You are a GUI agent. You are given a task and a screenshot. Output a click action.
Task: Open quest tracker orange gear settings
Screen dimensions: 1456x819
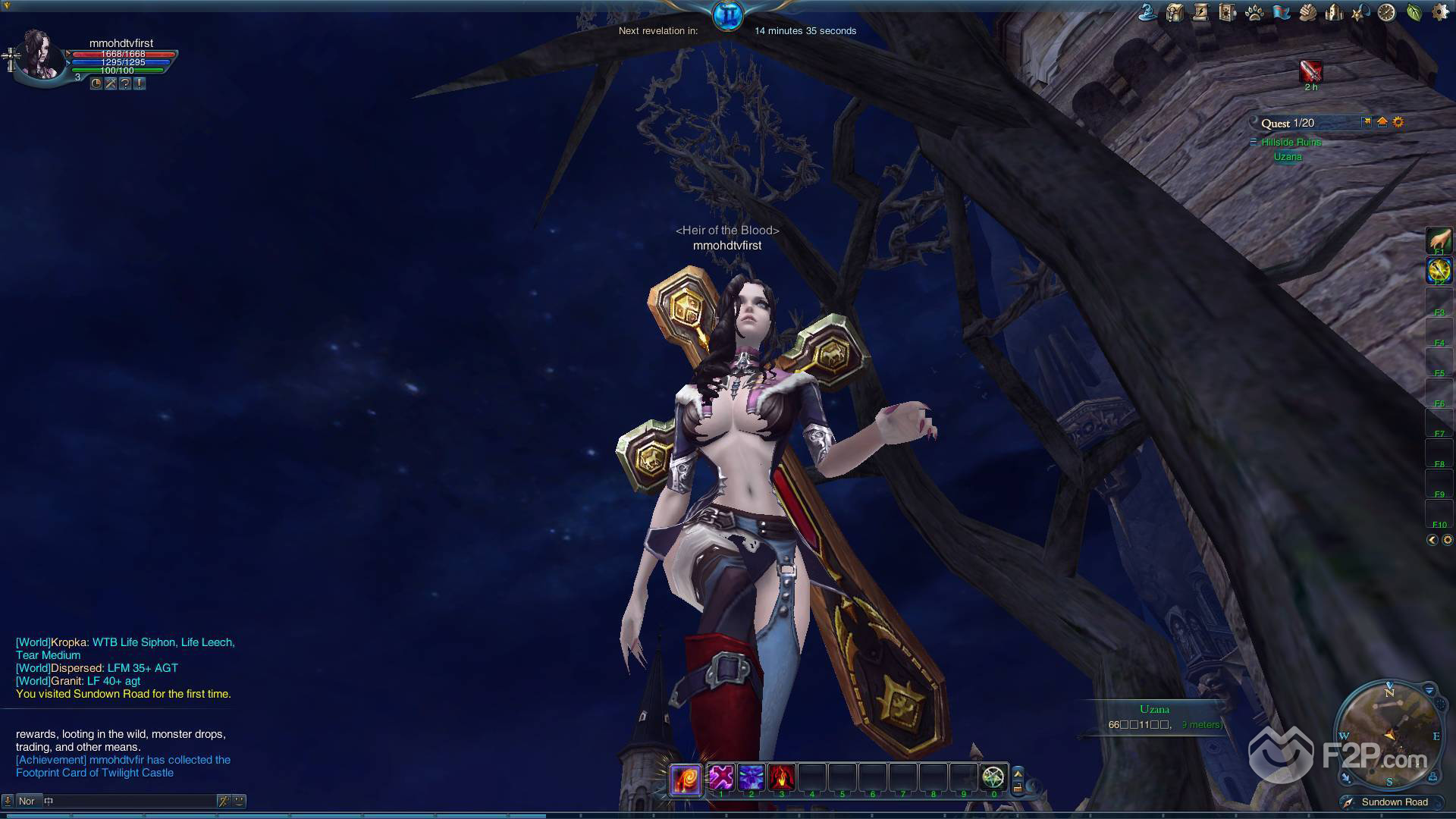pyautogui.click(x=1398, y=122)
